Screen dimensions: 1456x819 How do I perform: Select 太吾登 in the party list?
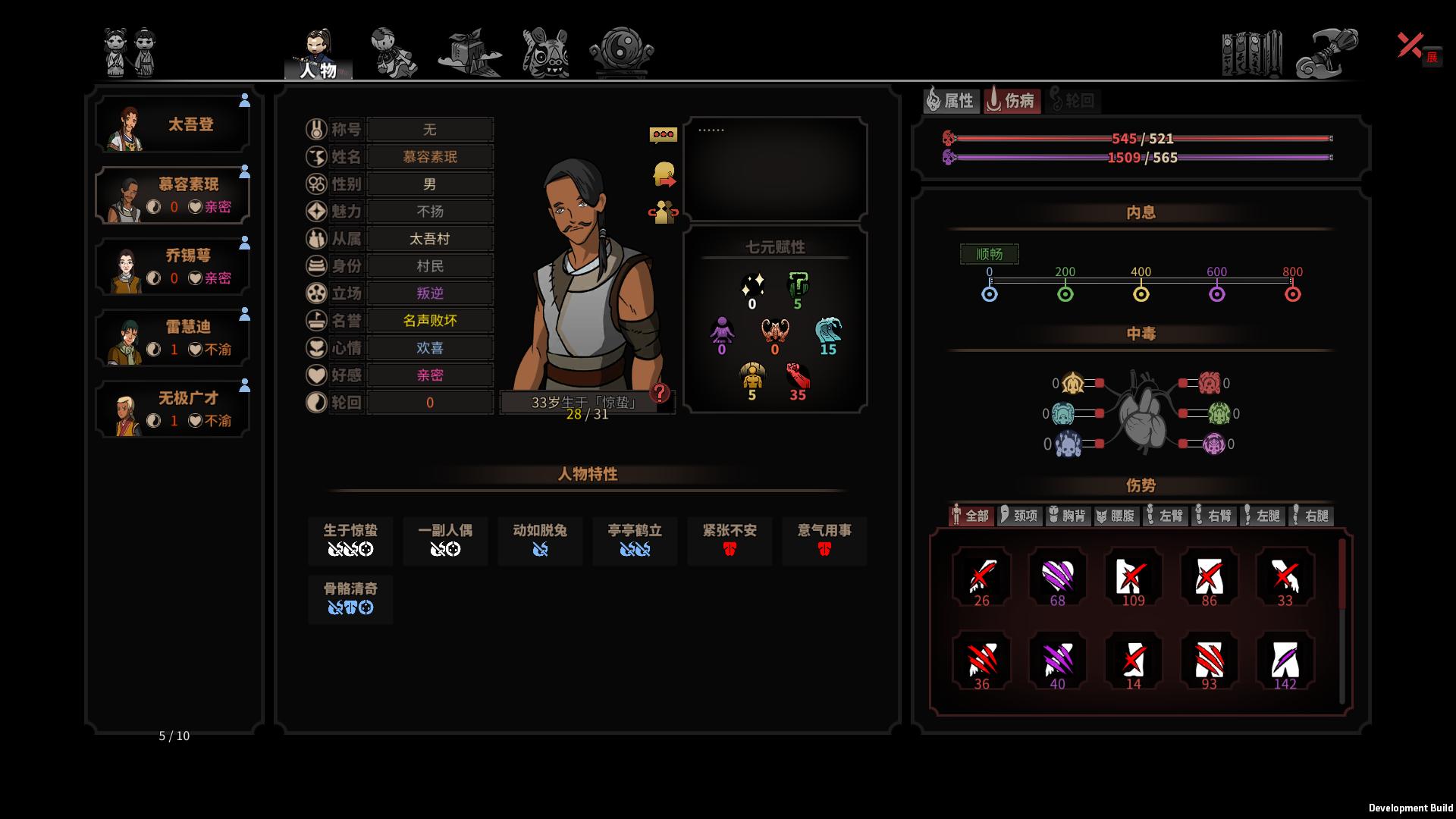(173, 125)
